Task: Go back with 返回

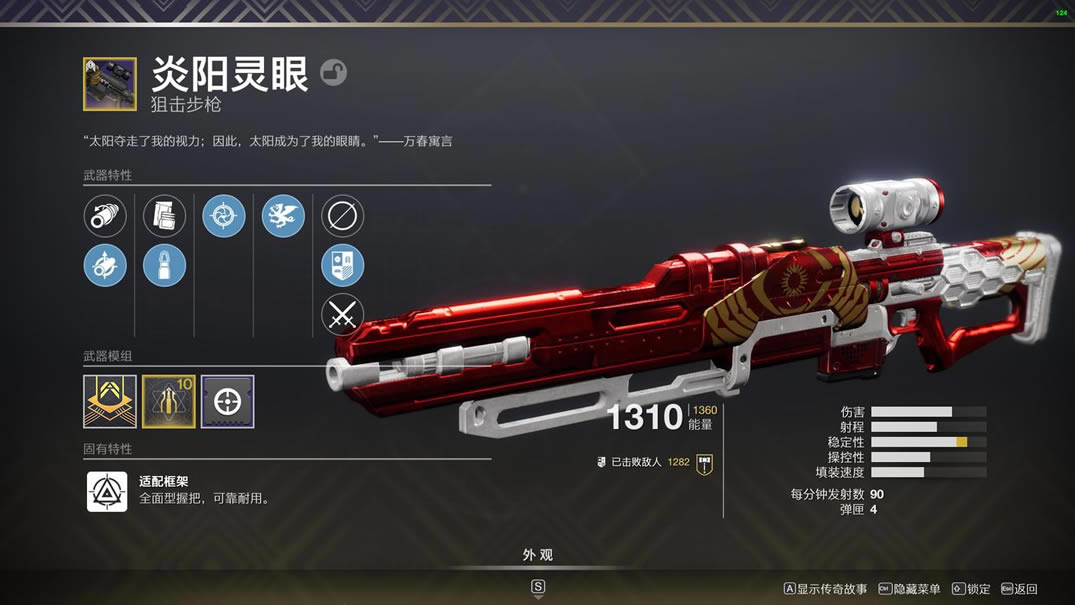Action: (1019, 589)
